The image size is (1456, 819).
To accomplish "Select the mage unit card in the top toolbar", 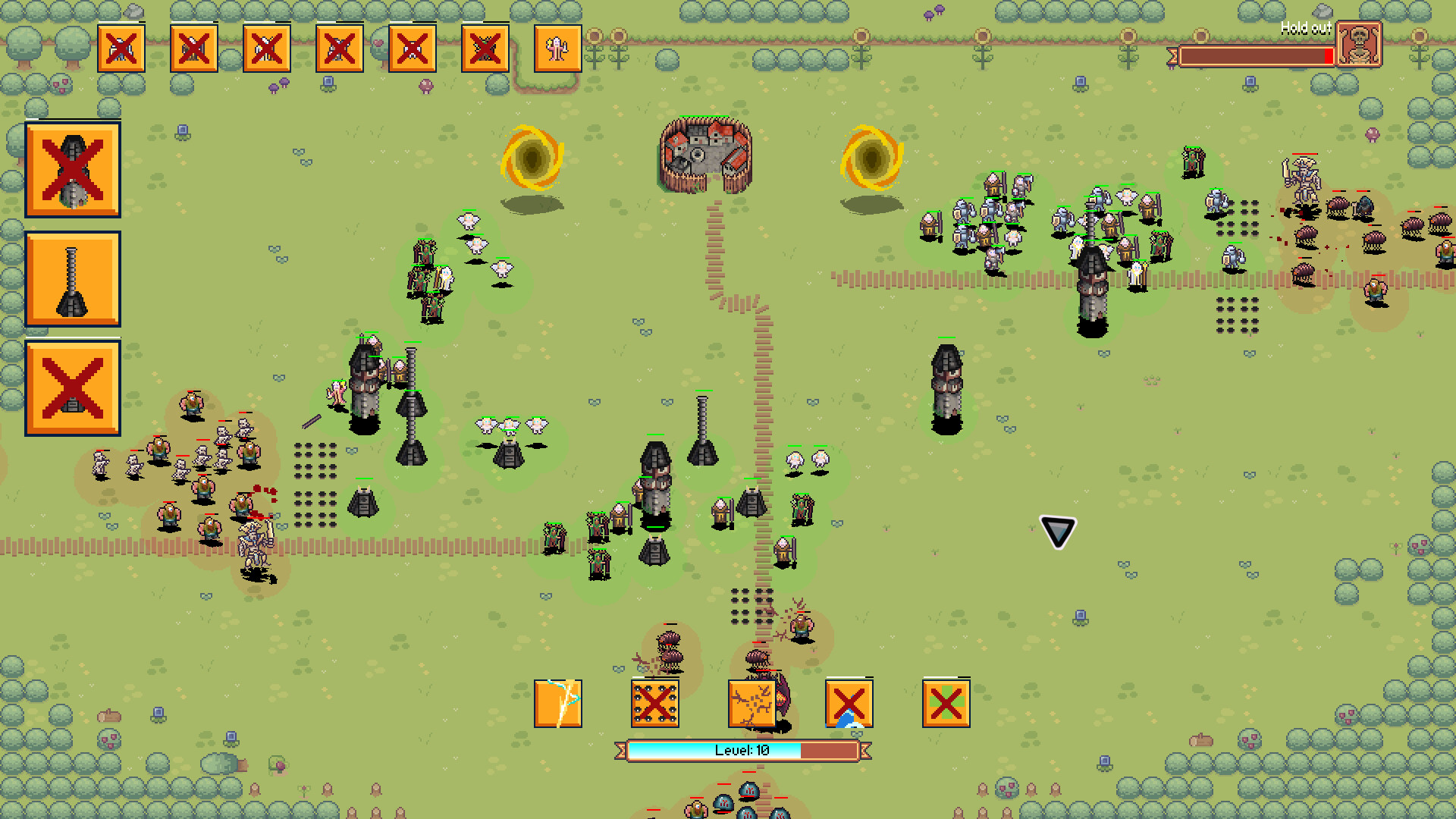I will 557,49.
